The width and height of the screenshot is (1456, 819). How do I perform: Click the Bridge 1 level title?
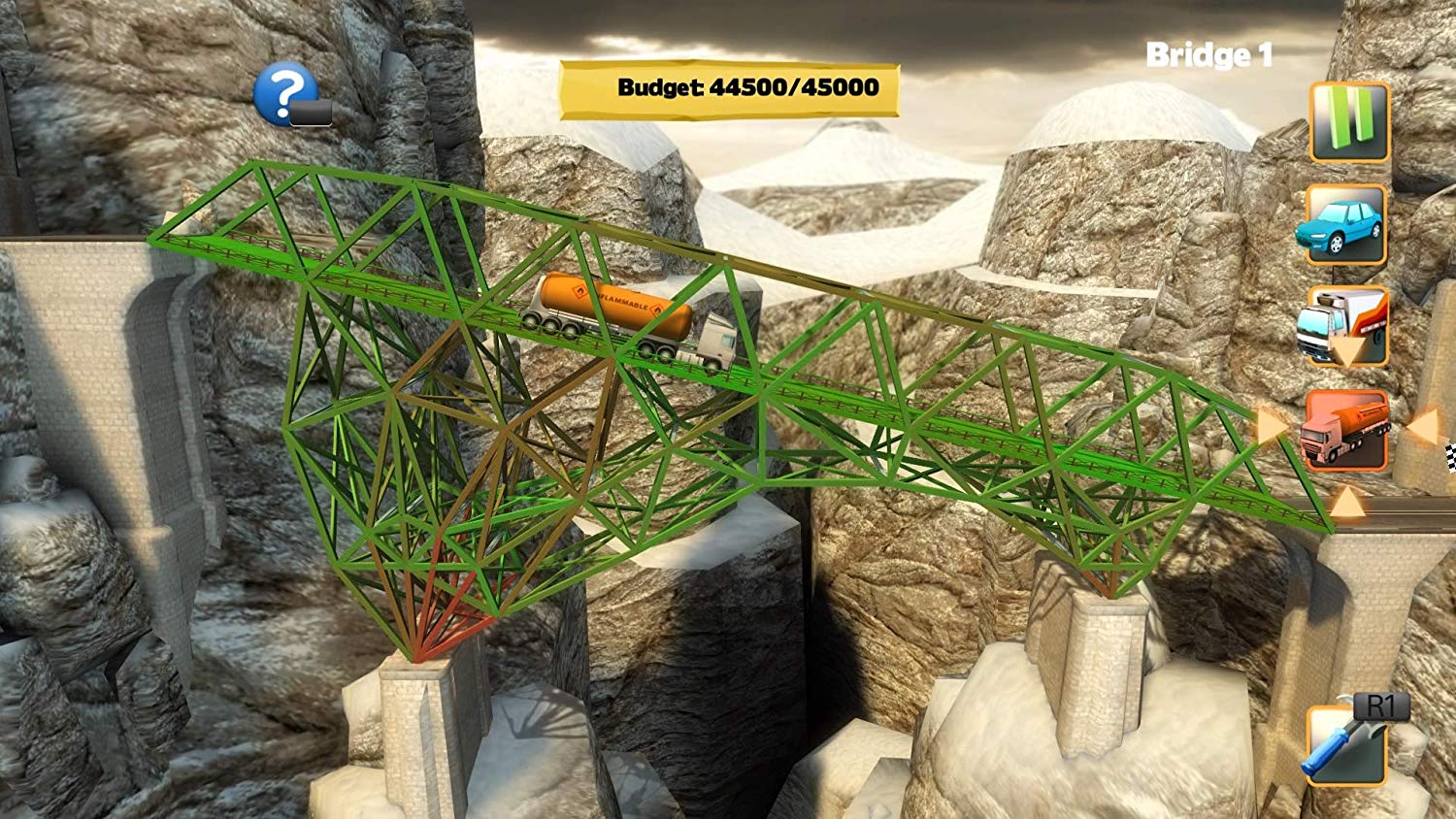click(x=1210, y=55)
